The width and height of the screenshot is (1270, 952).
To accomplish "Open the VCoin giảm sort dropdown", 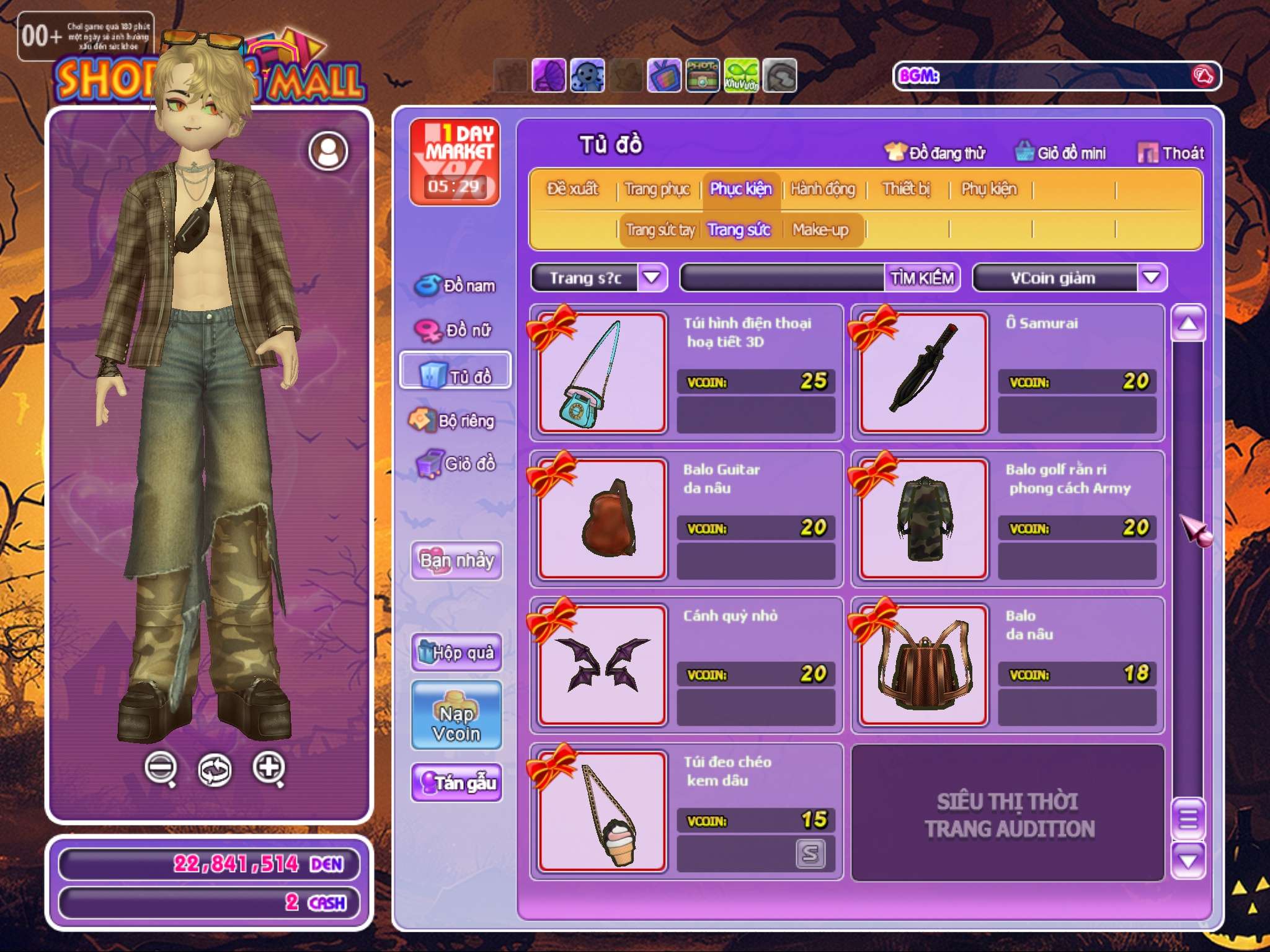I will pos(1150,278).
